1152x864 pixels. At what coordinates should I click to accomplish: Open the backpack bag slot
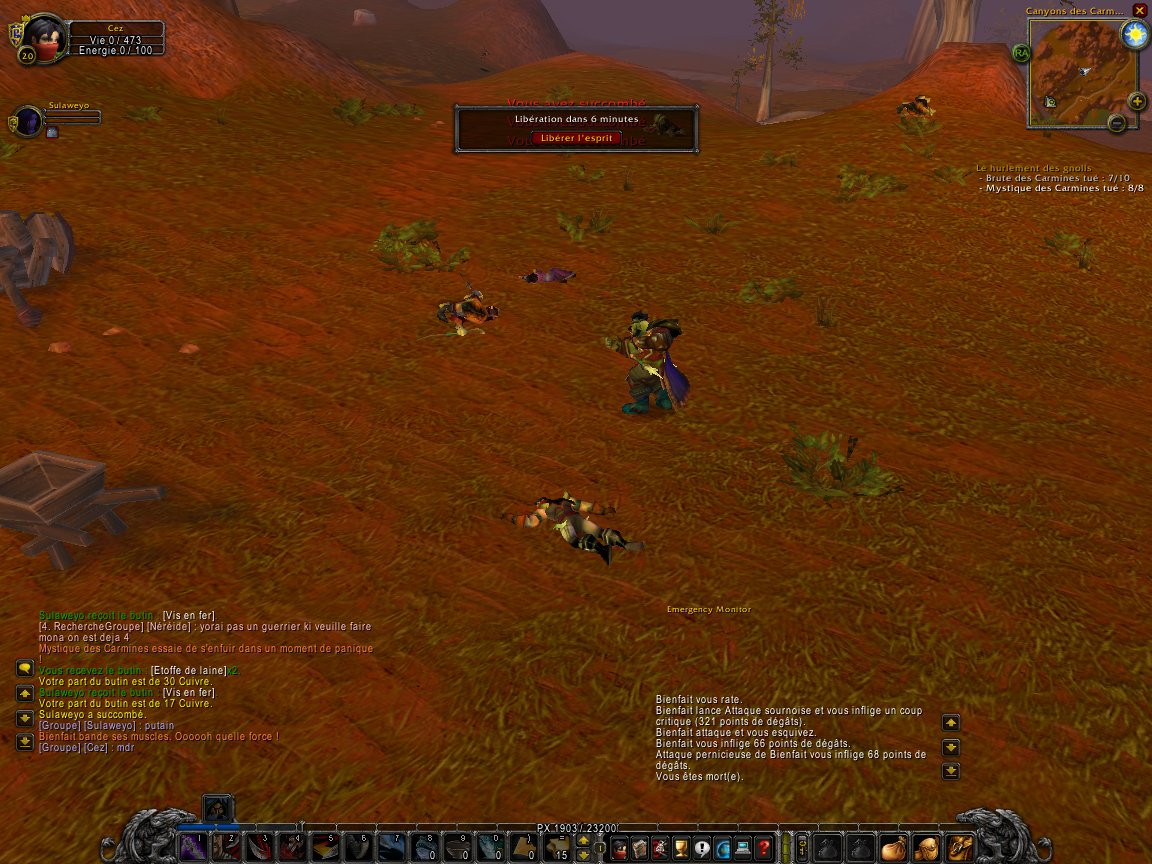[959, 847]
